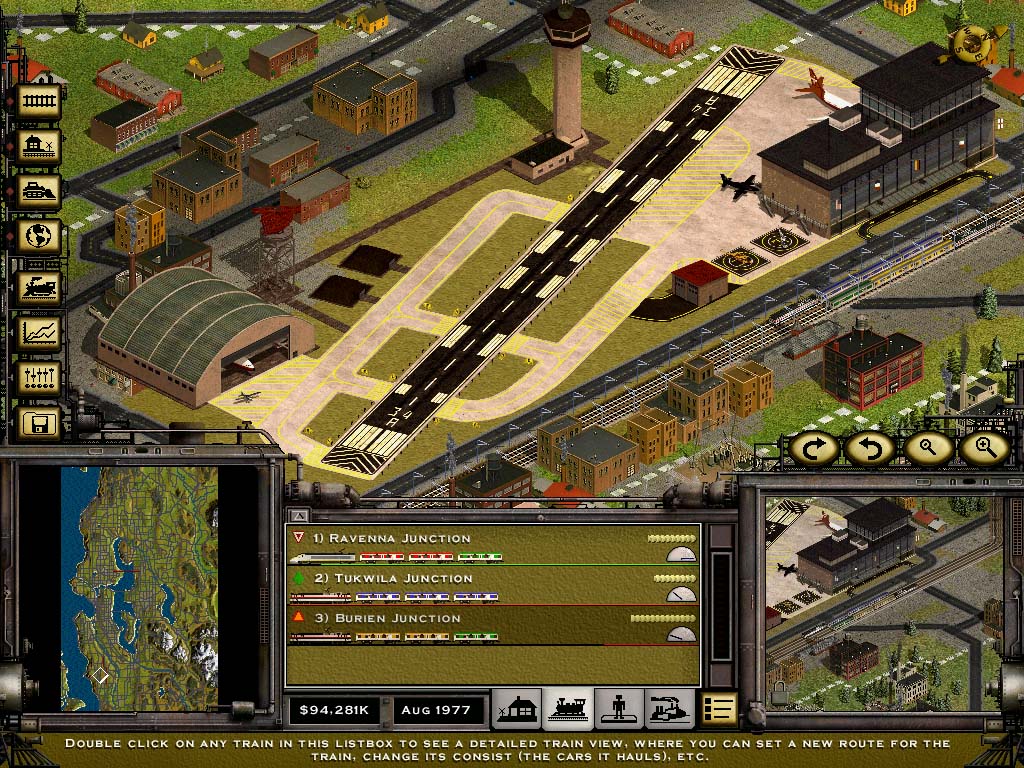This screenshot has width=1024, height=768.
Task: Activate the bulldozer tool
Action: (40, 191)
